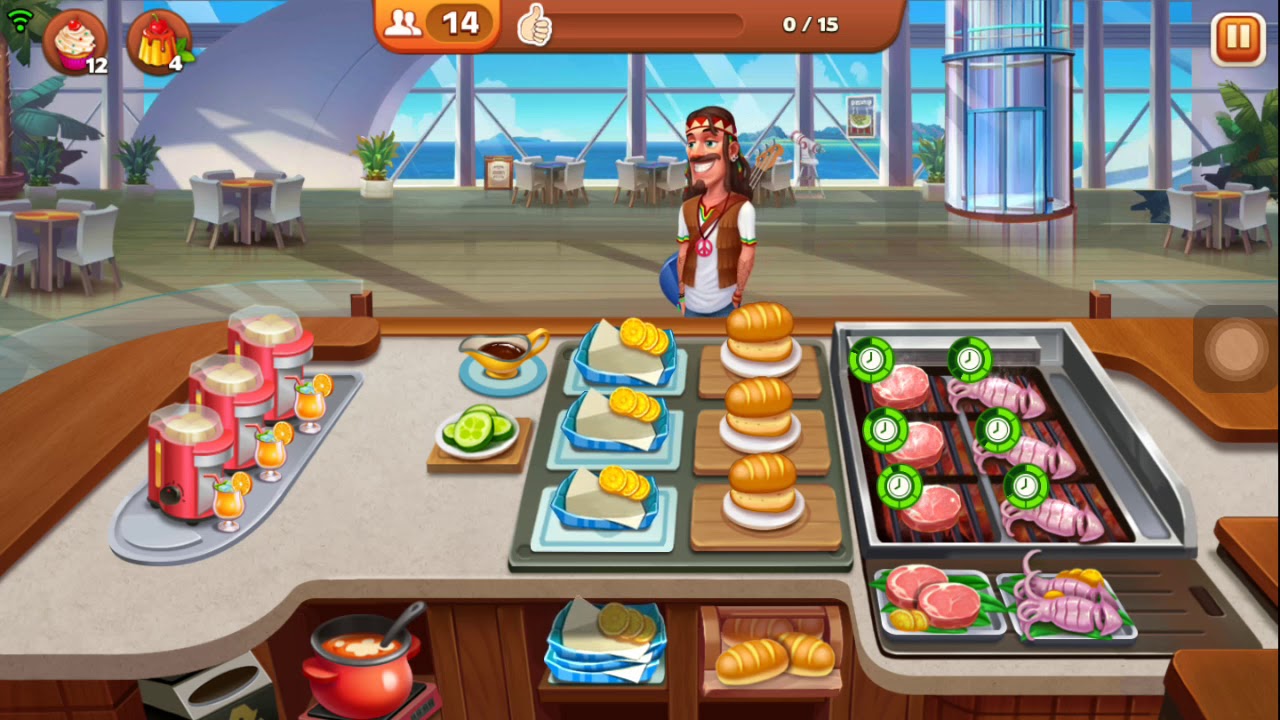Pick up the gravy sauce boat
This screenshot has height=720, width=1280.
point(503,355)
